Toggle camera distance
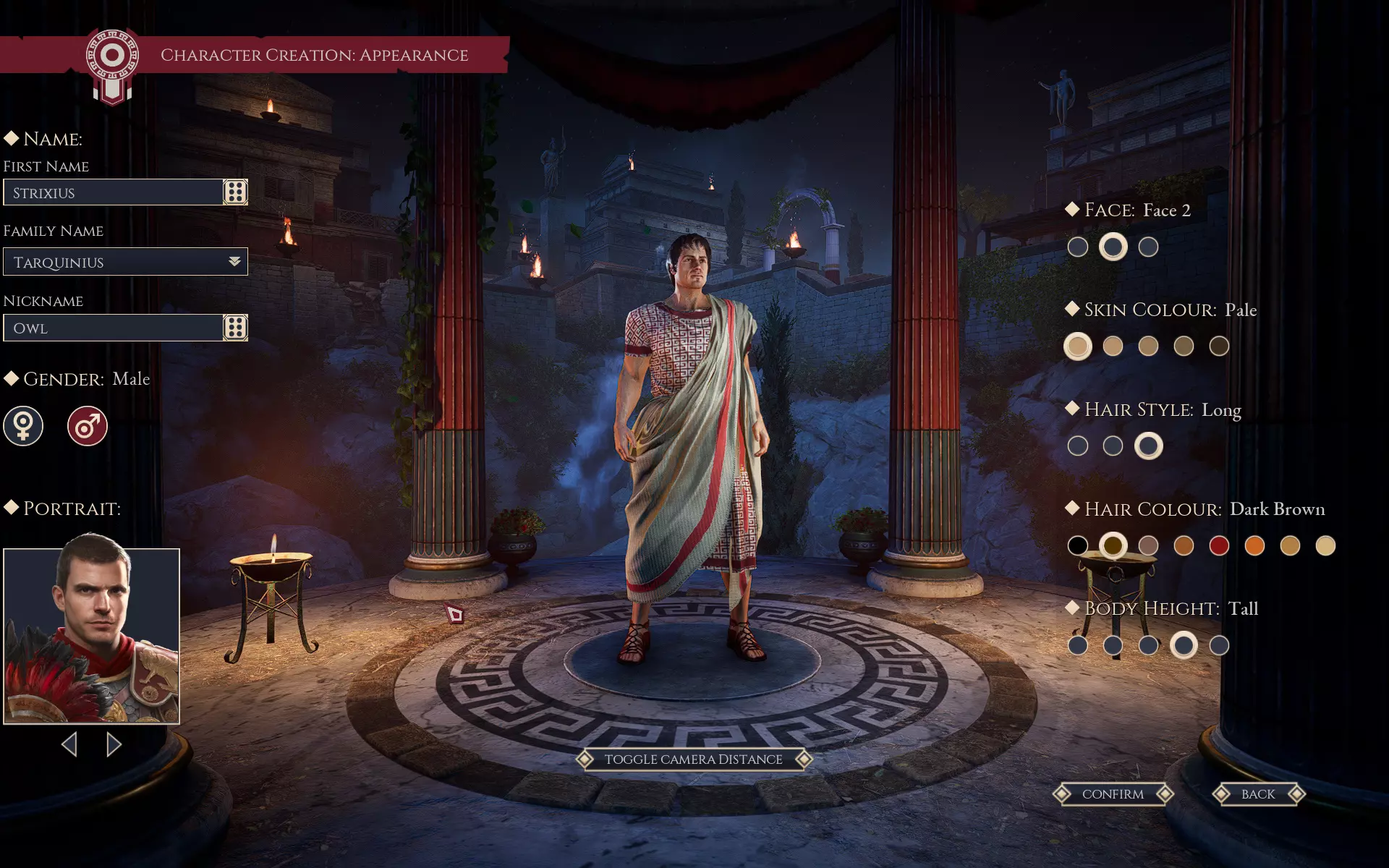This screenshot has height=868, width=1389. tap(693, 759)
